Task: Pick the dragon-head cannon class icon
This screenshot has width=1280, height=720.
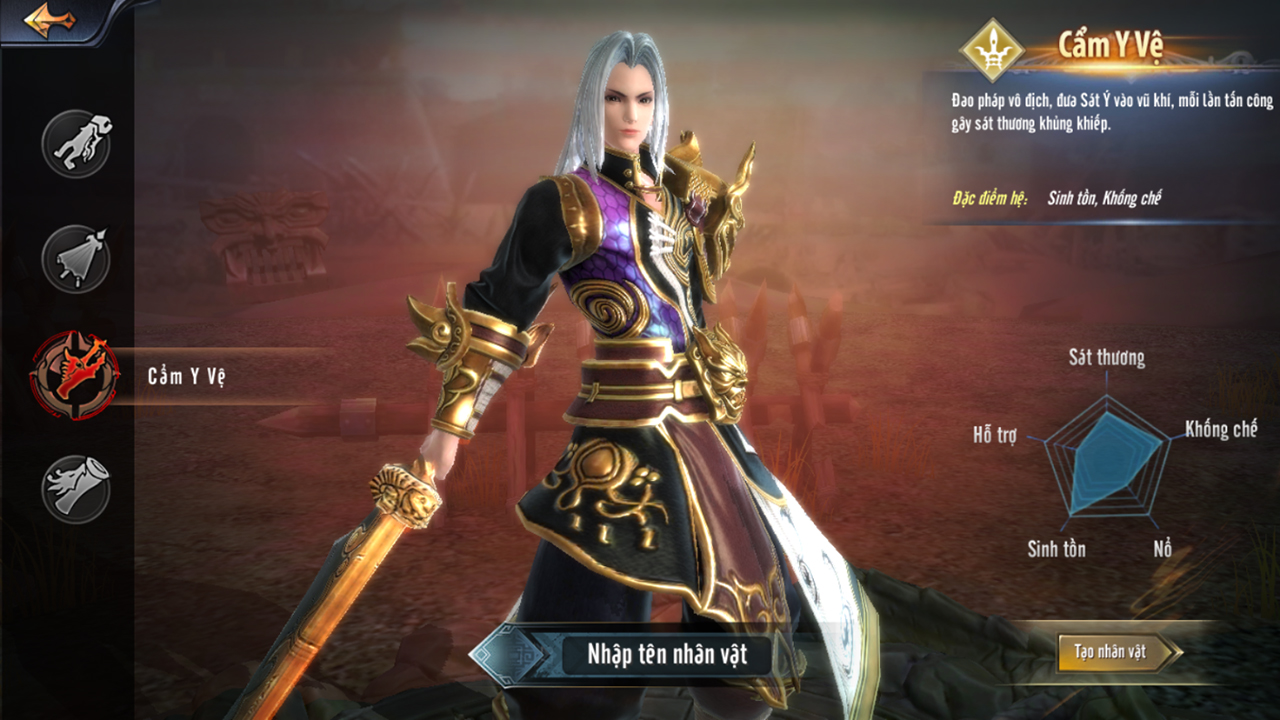Action: [76, 489]
